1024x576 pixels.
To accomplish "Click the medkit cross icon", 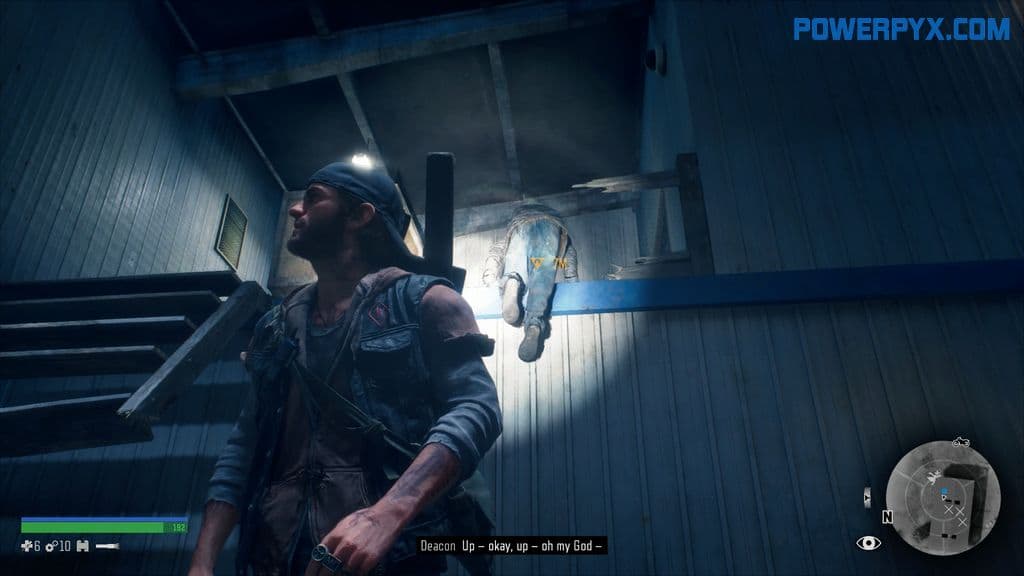I will [x=28, y=545].
